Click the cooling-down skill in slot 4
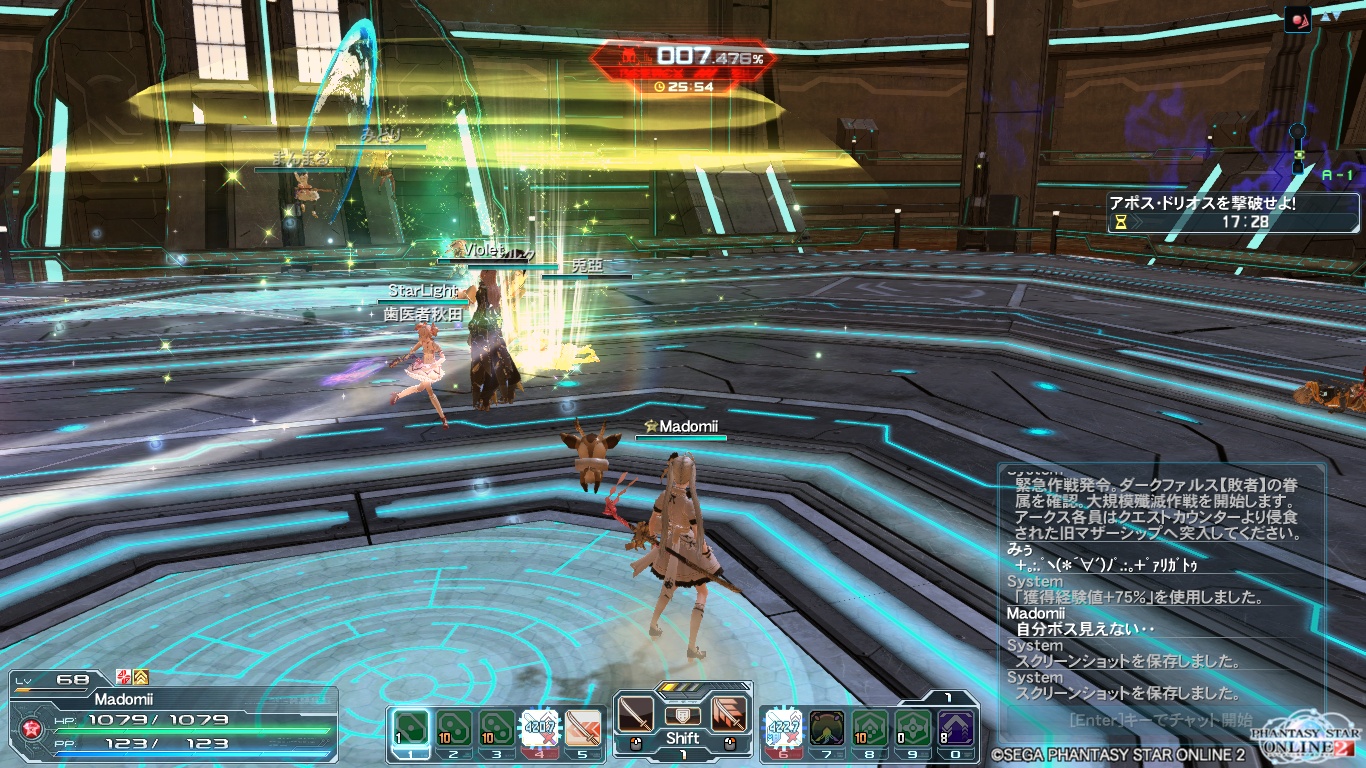 pyautogui.click(x=540, y=727)
